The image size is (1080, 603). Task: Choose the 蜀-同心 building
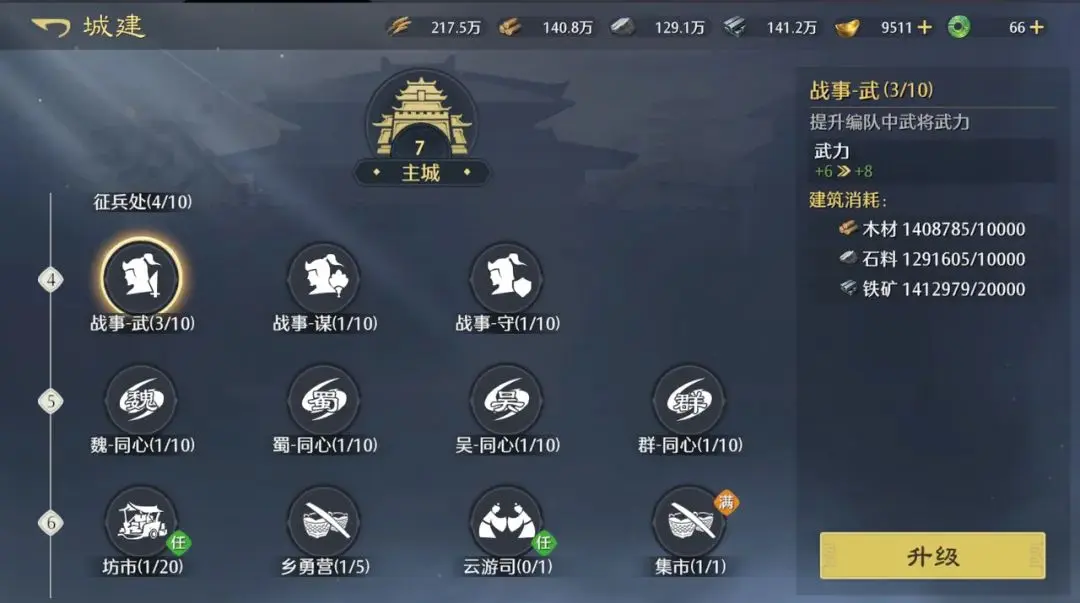[x=324, y=401]
